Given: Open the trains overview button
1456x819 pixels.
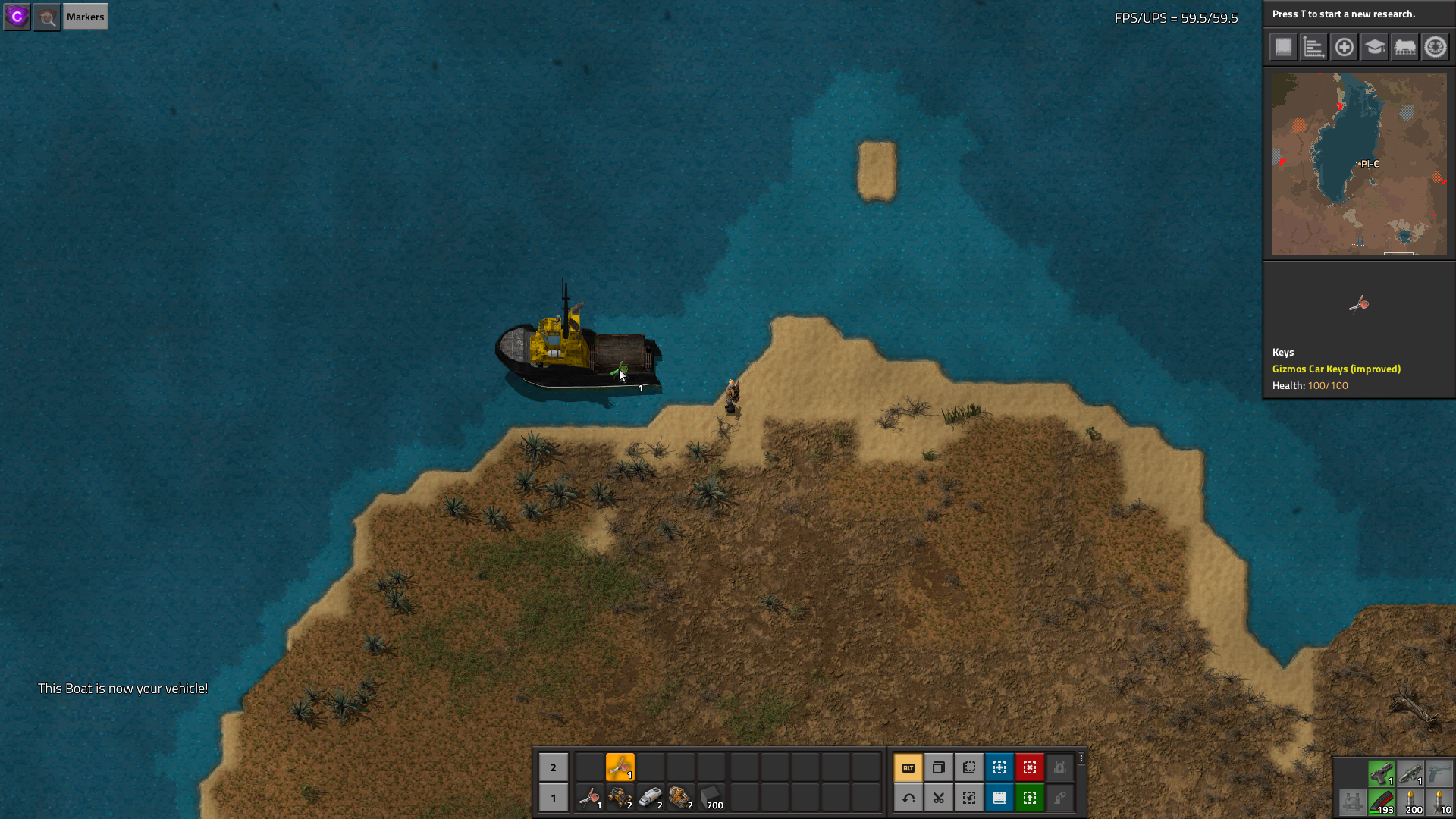Looking at the screenshot, I should pos(1404,47).
